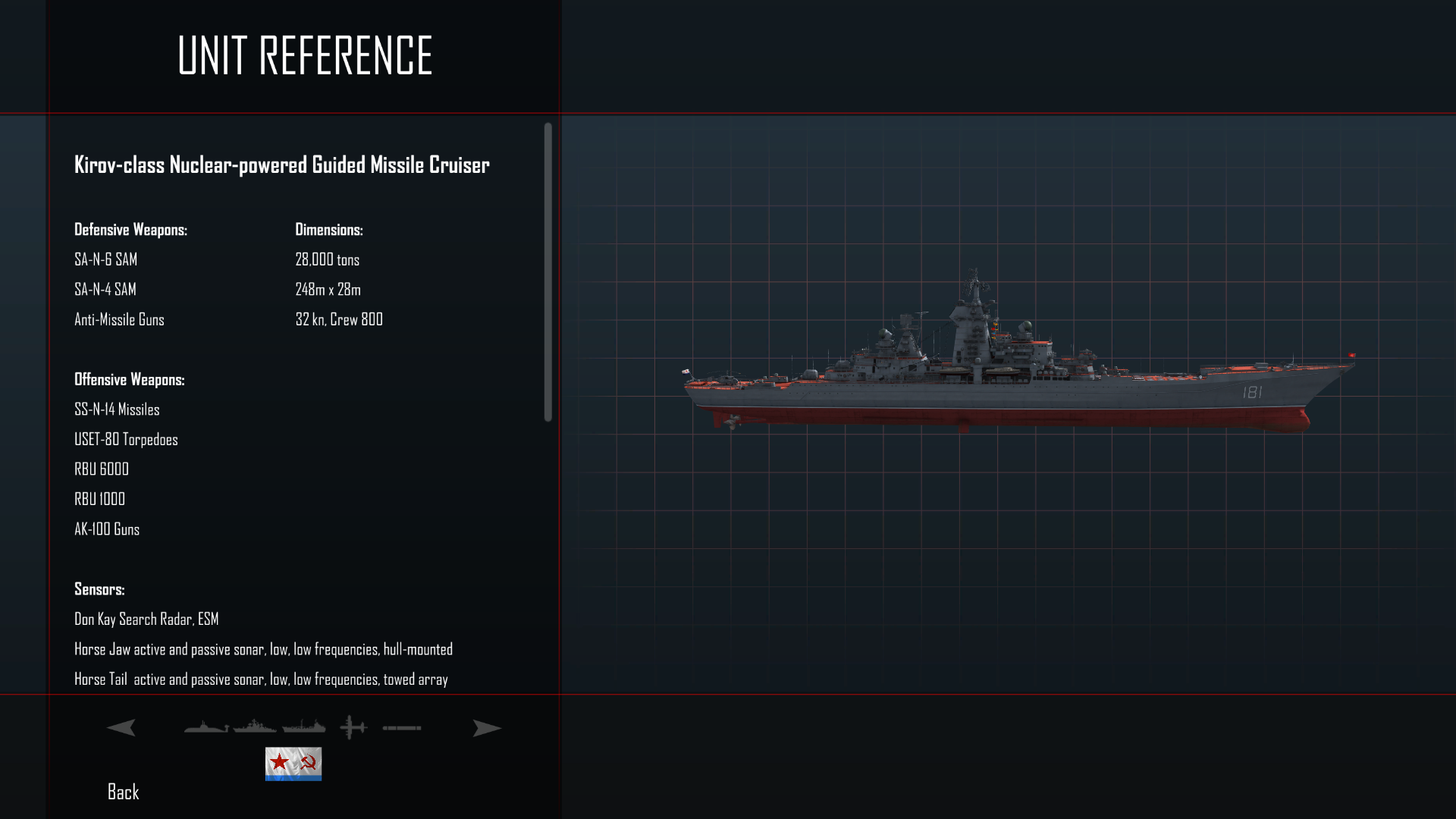Select the SS-N-14 Missiles entry
Image resolution: width=1456 pixels, height=819 pixels.
pos(117,409)
